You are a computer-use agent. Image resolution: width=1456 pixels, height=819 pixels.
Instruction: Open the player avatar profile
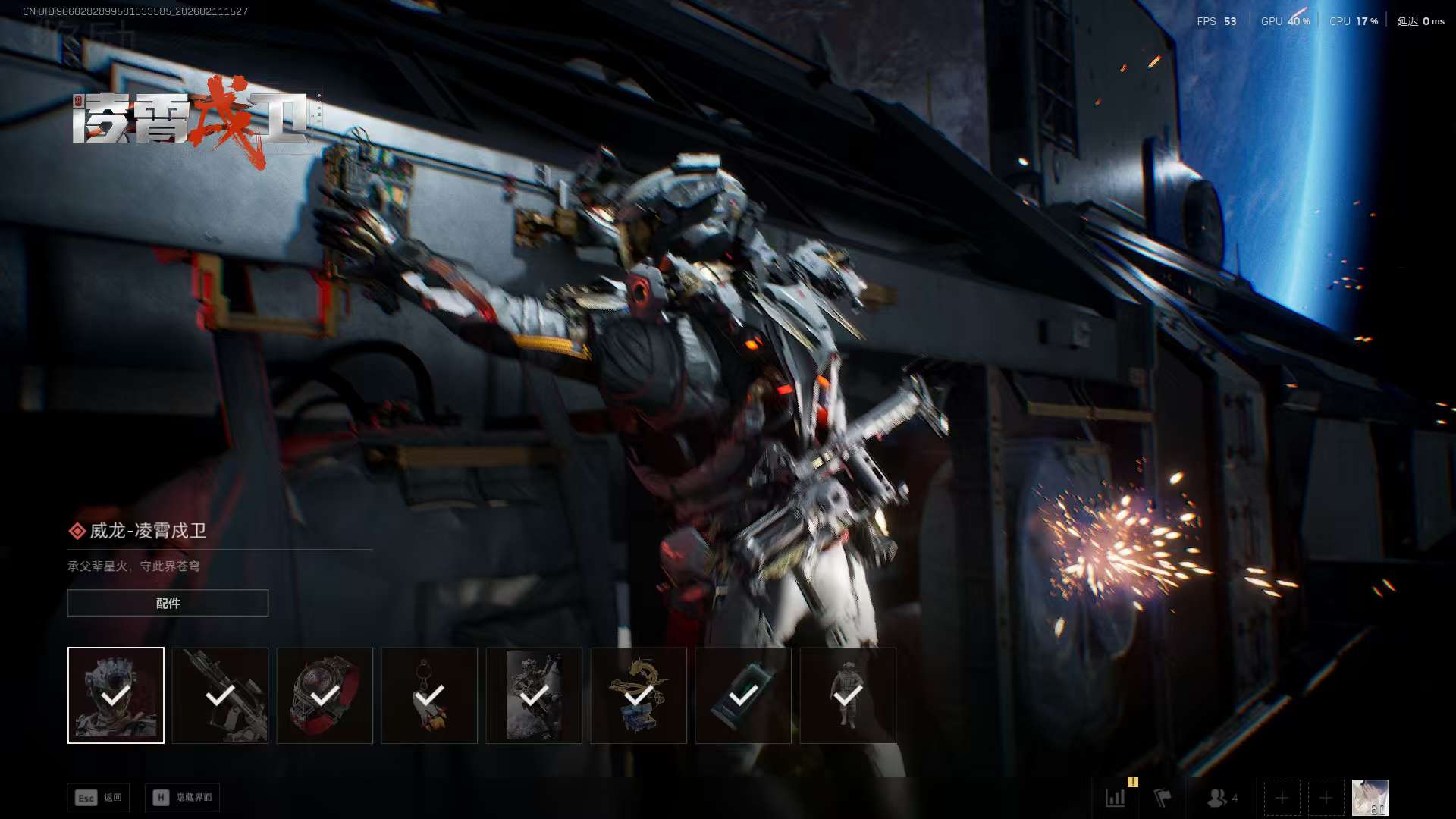tap(1370, 798)
